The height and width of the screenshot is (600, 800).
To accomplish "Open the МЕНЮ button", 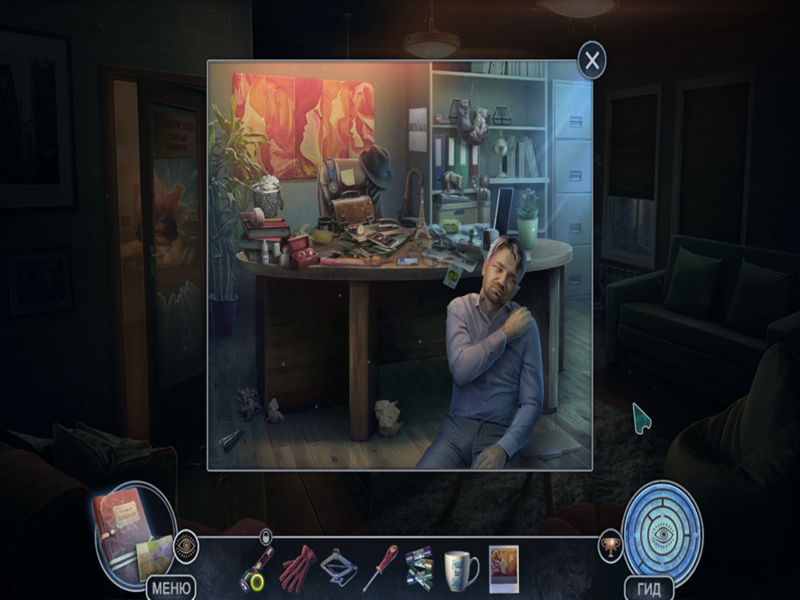I will pyautogui.click(x=171, y=587).
